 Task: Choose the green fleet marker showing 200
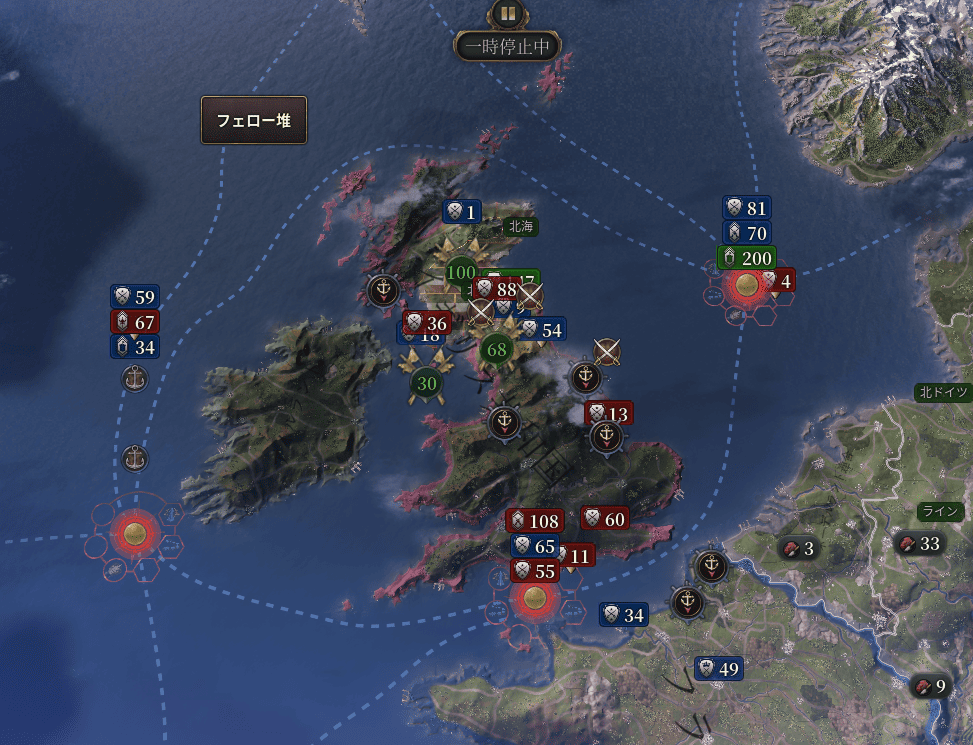point(746,258)
